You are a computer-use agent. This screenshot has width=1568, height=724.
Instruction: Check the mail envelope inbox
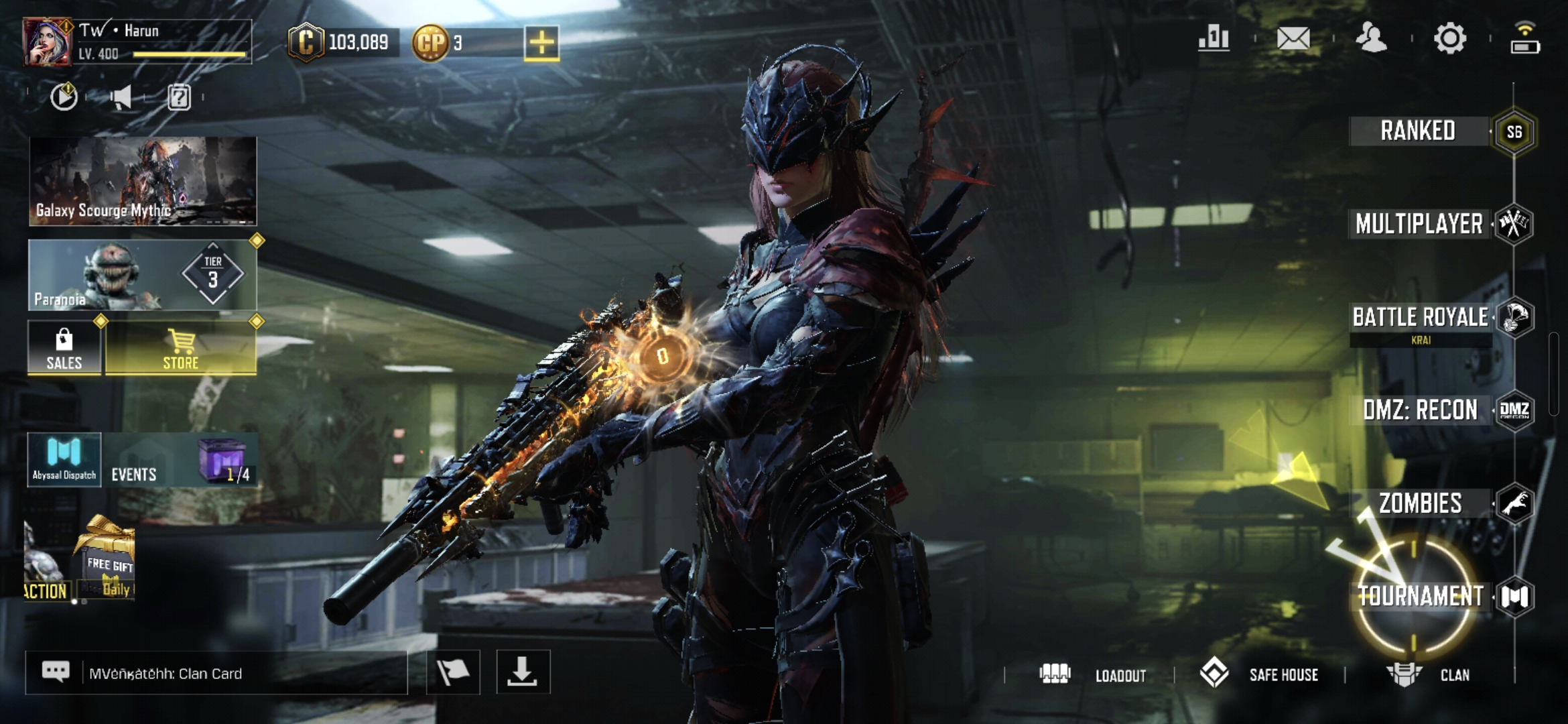point(1293,38)
